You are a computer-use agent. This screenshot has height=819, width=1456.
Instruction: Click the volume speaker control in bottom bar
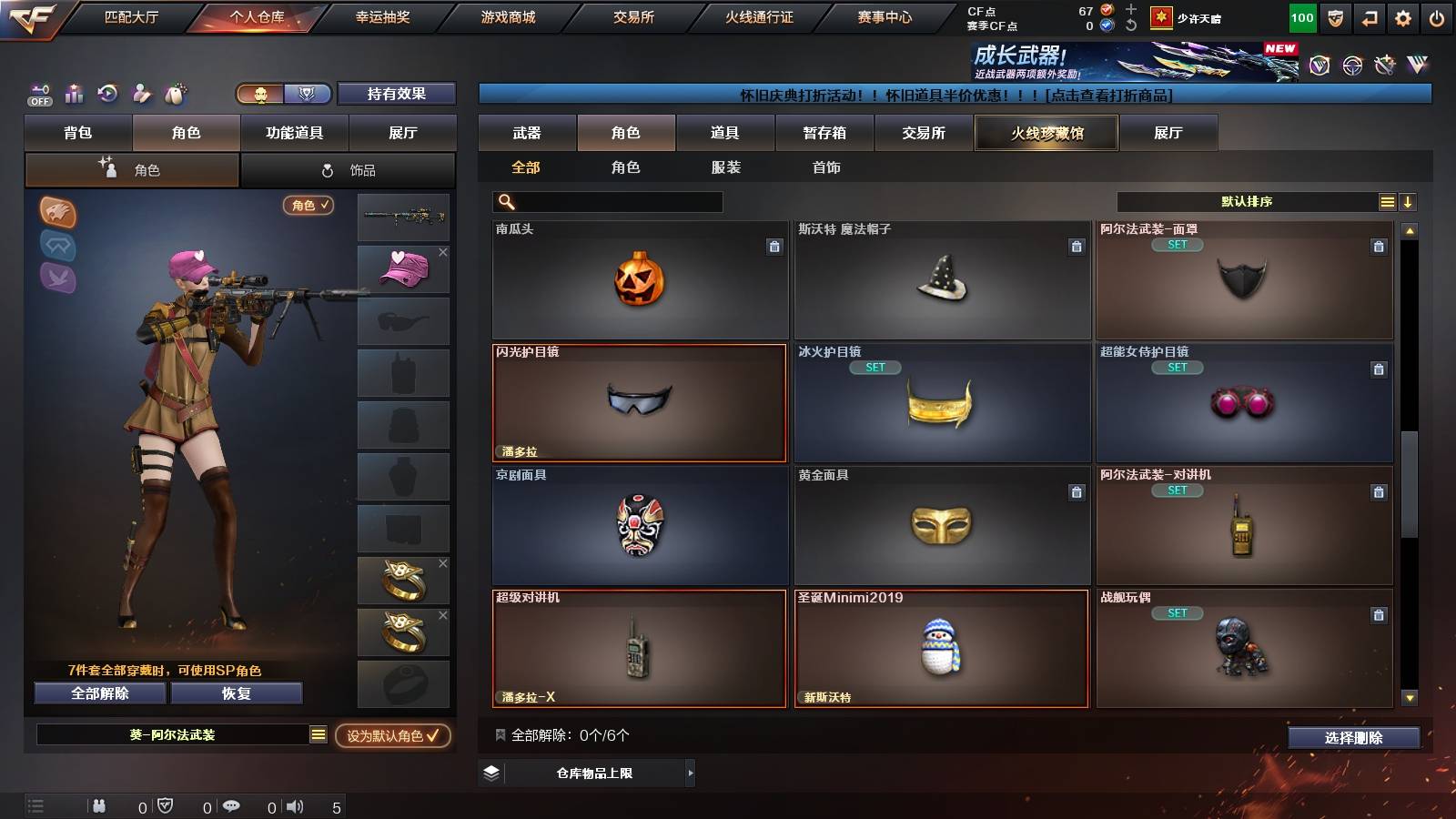(x=296, y=804)
